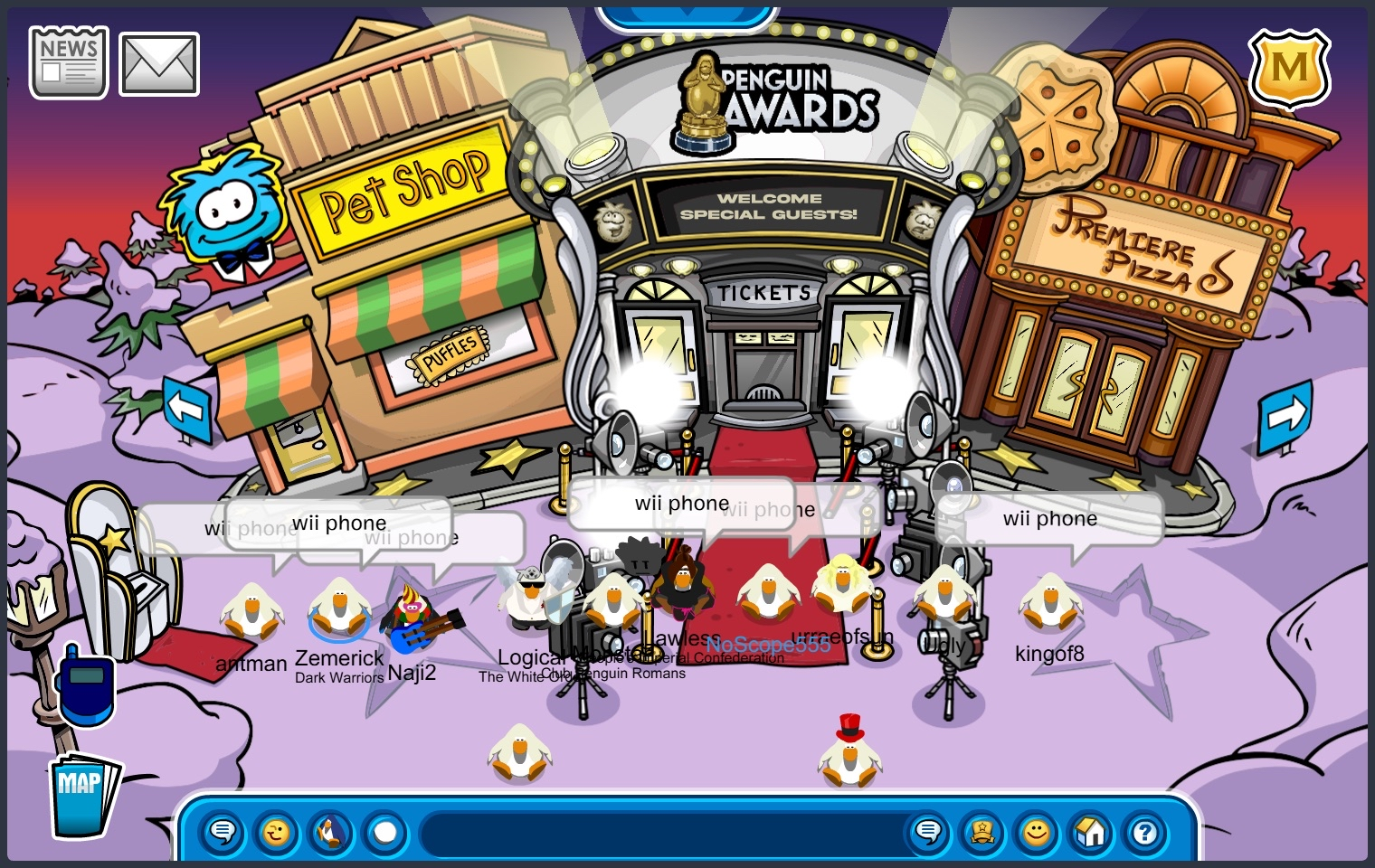Image resolution: width=1375 pixels, height=868 pixels.
Task: Open the emotes menu
Action: coord(278,833)
